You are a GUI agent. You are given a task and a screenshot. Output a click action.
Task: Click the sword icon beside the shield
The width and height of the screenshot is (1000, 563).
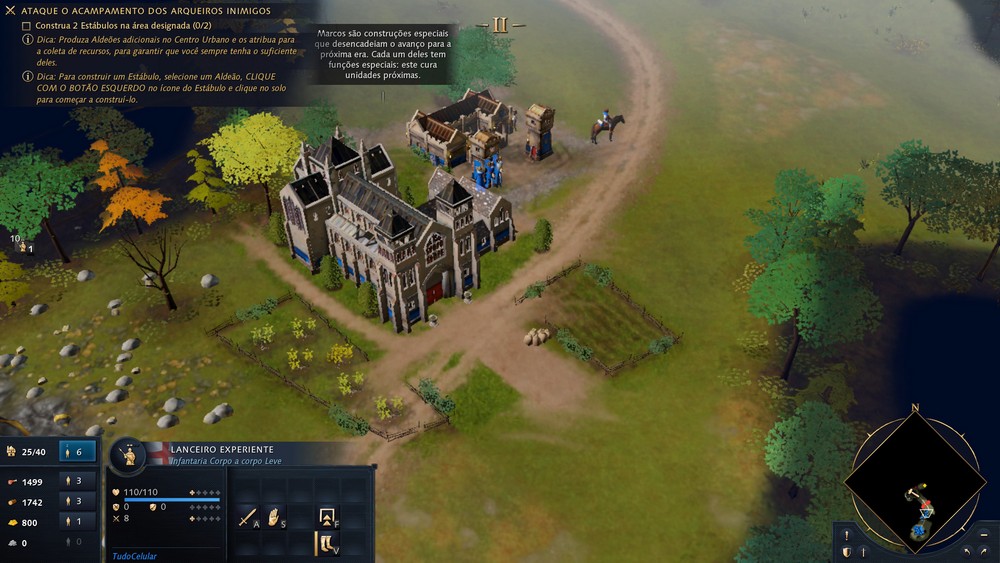pyautogui.click(x=862, y=552)
